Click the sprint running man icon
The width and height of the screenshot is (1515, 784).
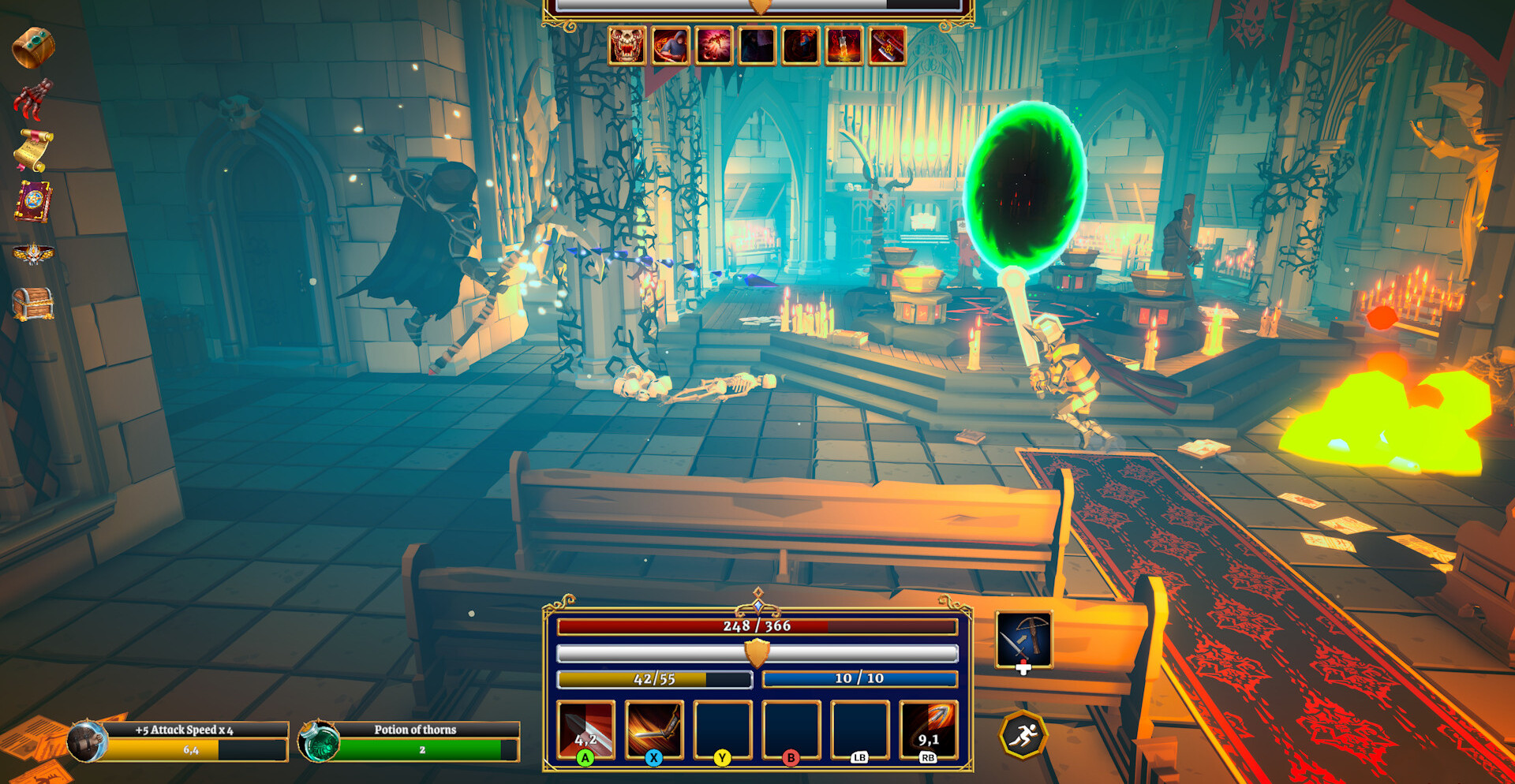tap(1023, 735)
